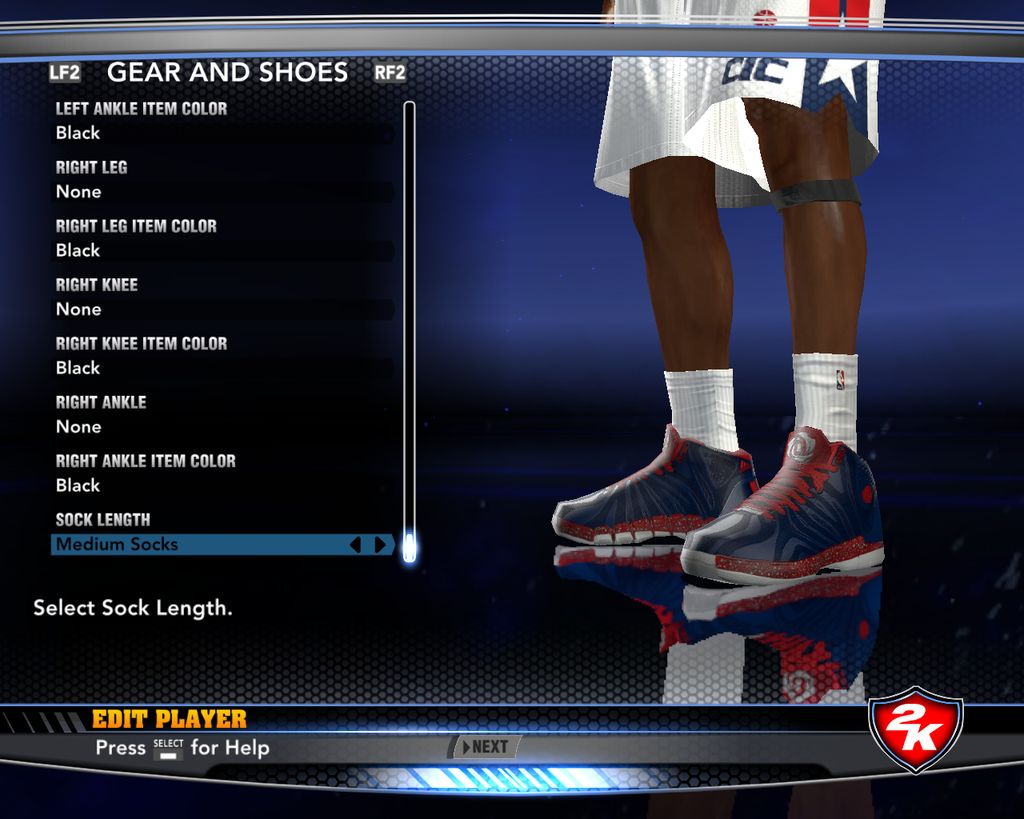Click the right arrow for Sock Length
Screen dimensions: 1024x819
click(x=380, y=545)
